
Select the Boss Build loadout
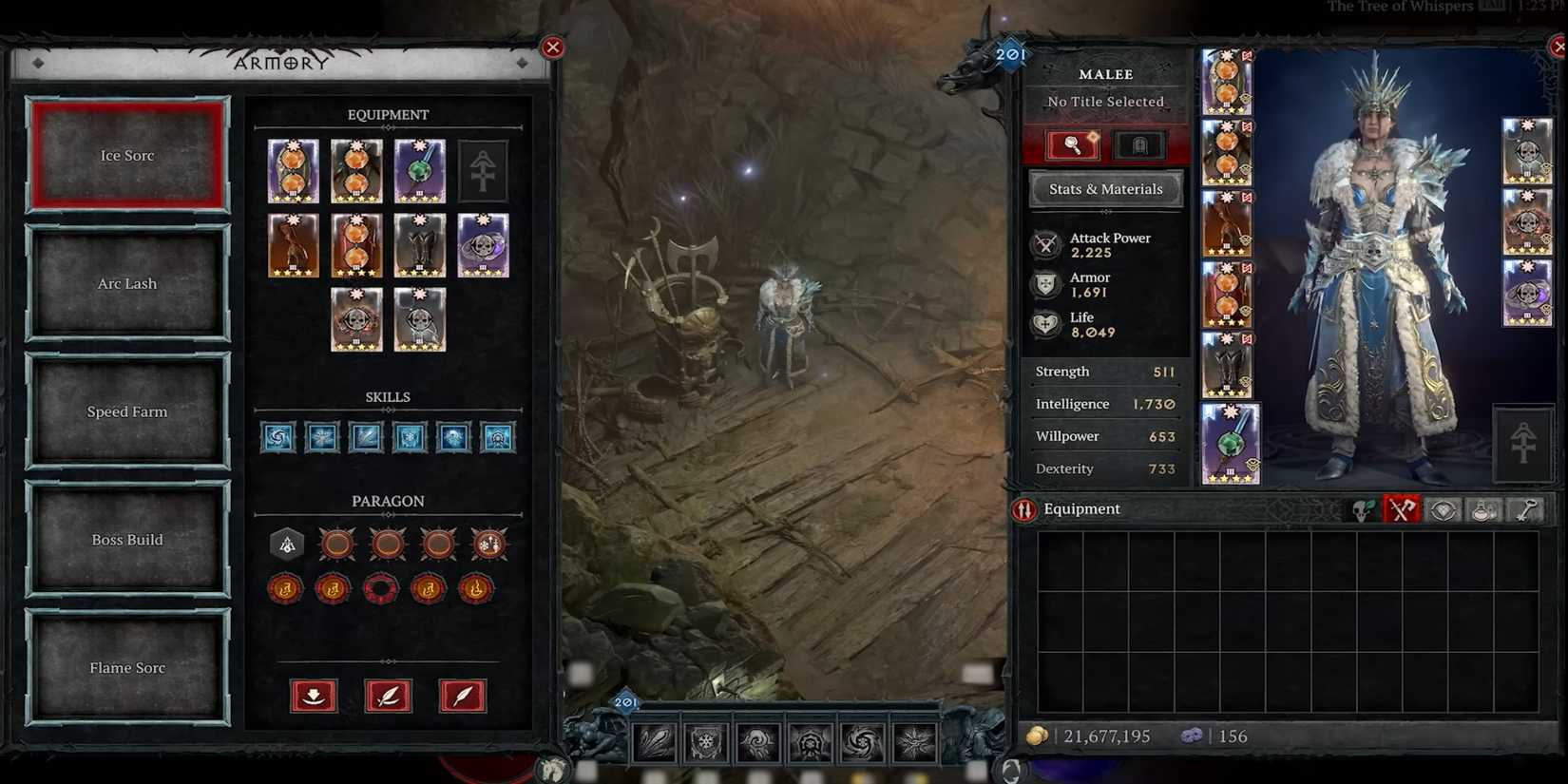point(127,539)
